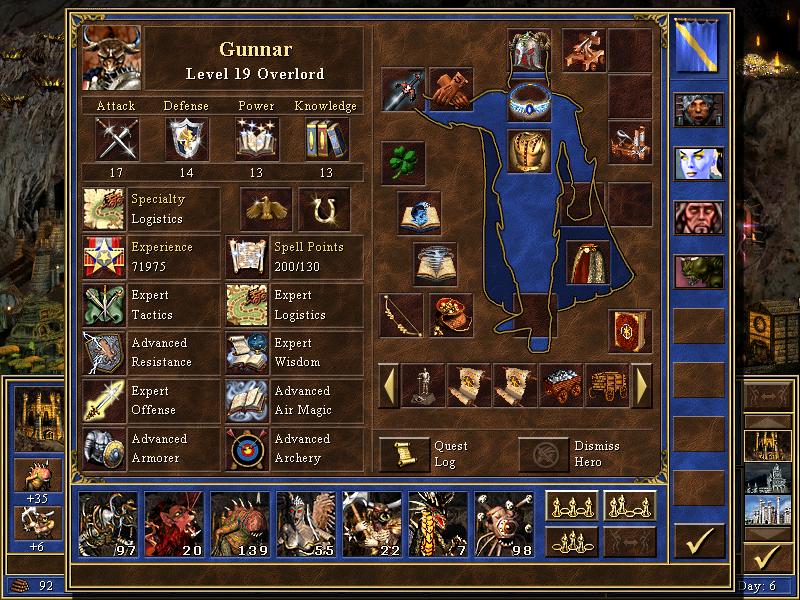The width and height of the screenshot is (800, 600).
Task: Pick the helmet artifact slot
Action: [529, 50]
